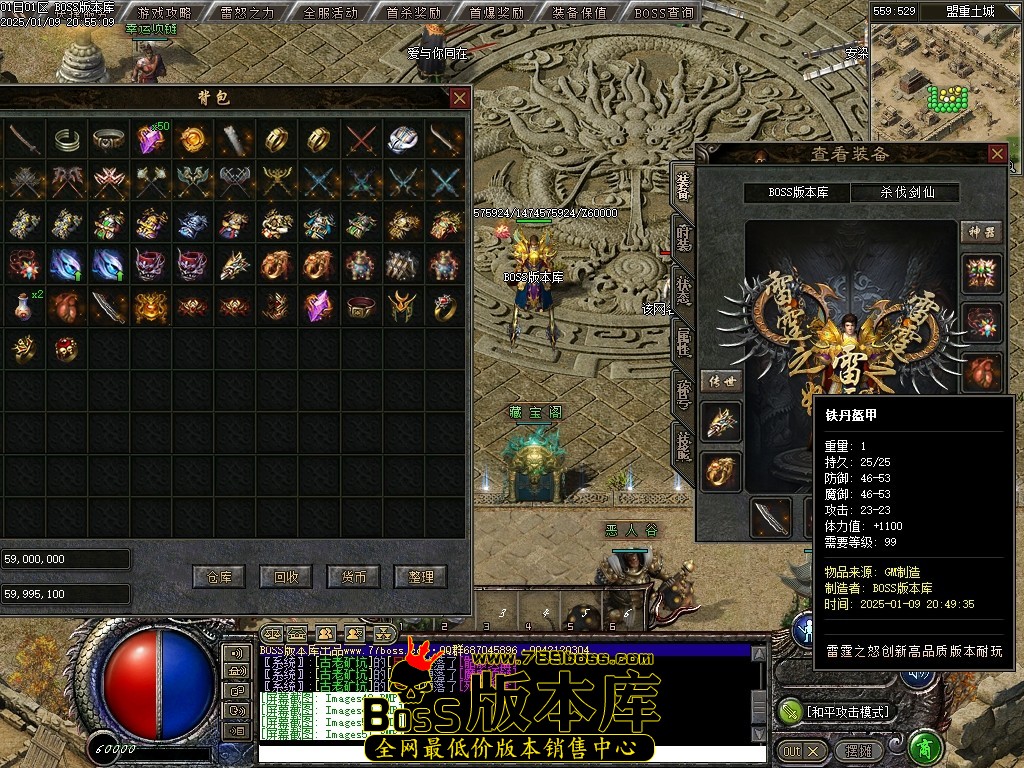Open the 货币 currency button
This screenshot has width=1024, height=768.
(x=354, y=576)
